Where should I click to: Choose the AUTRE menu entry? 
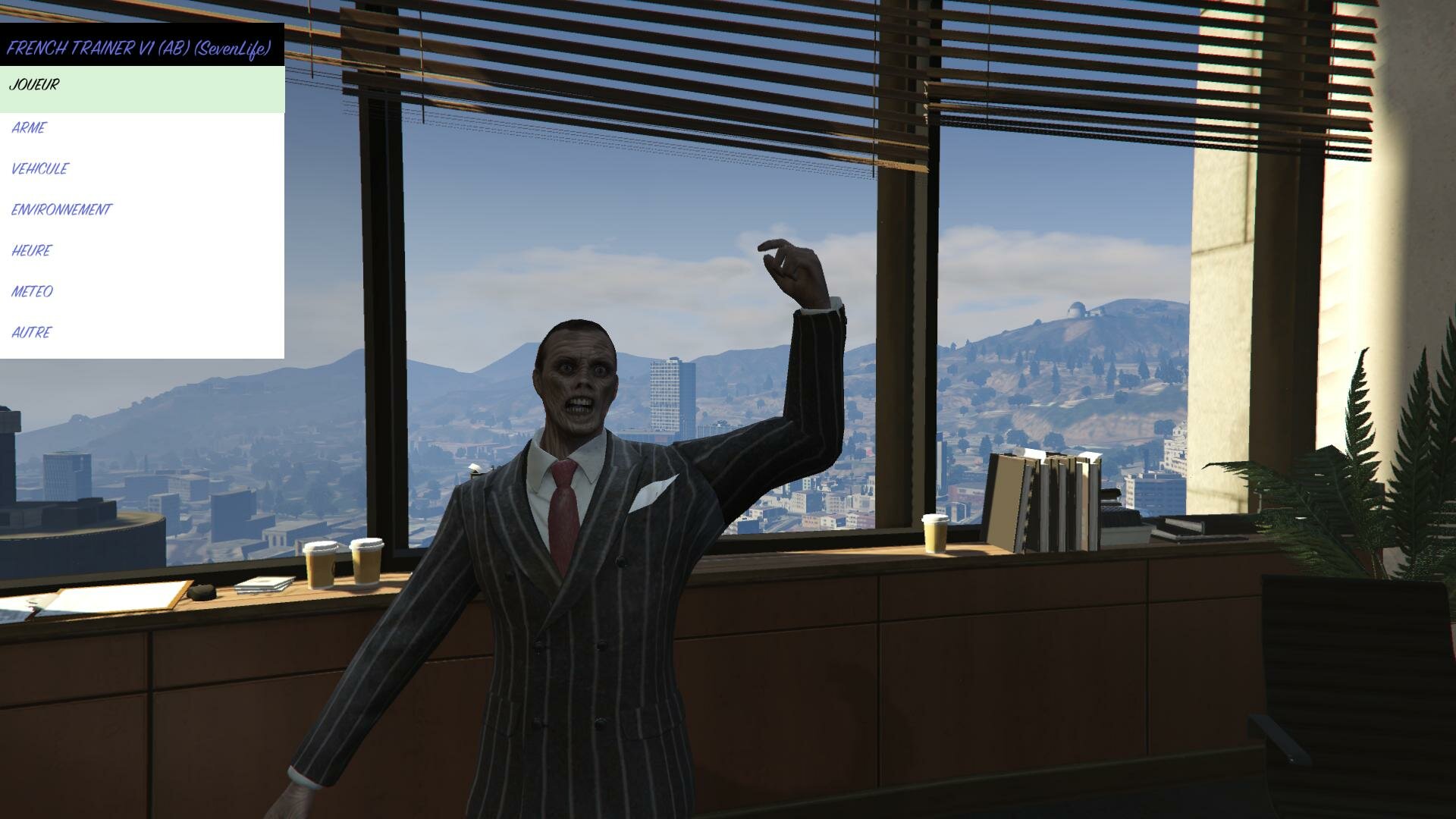(32, 333)
